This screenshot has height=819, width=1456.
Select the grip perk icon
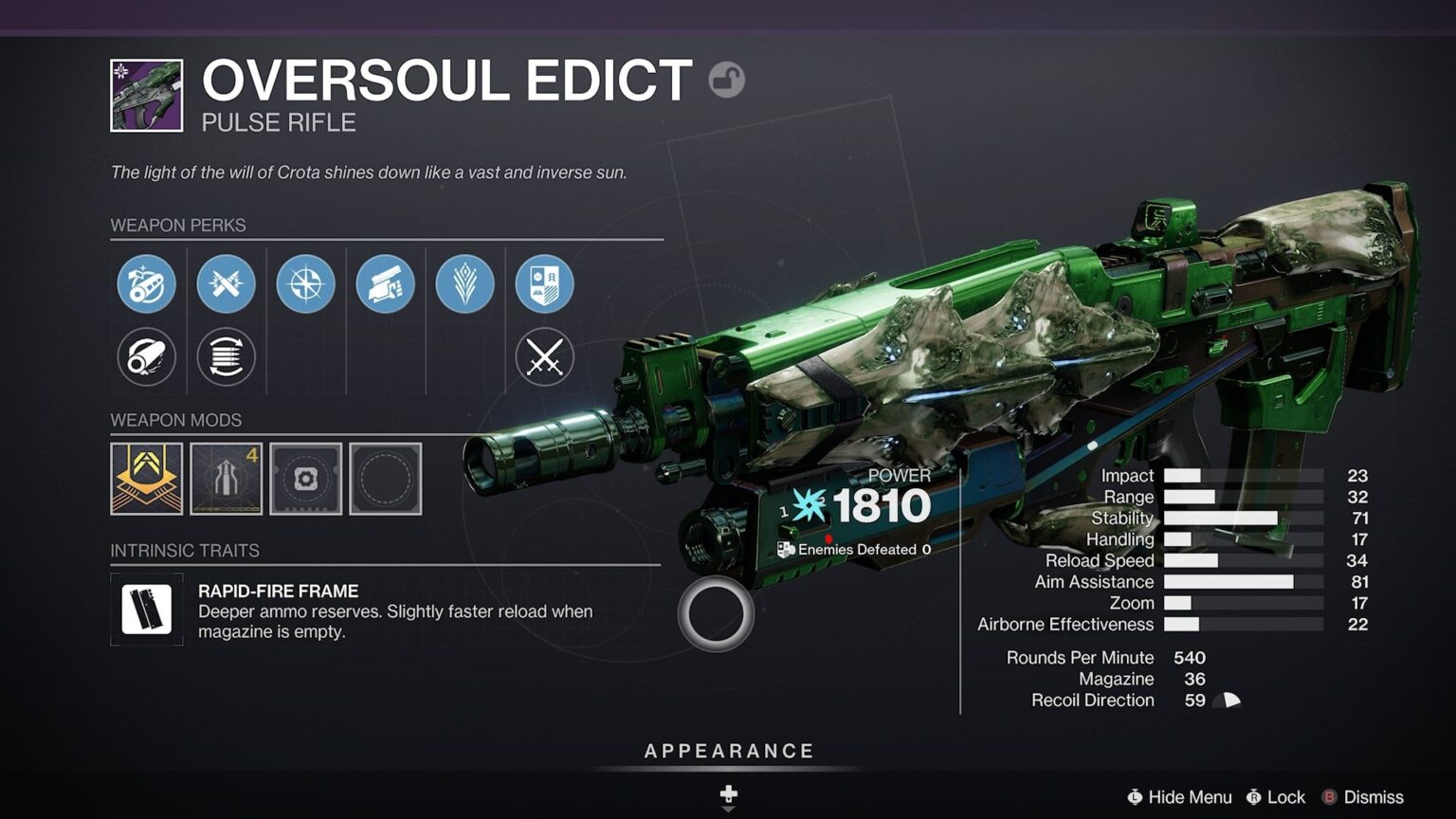click(386, 283)
